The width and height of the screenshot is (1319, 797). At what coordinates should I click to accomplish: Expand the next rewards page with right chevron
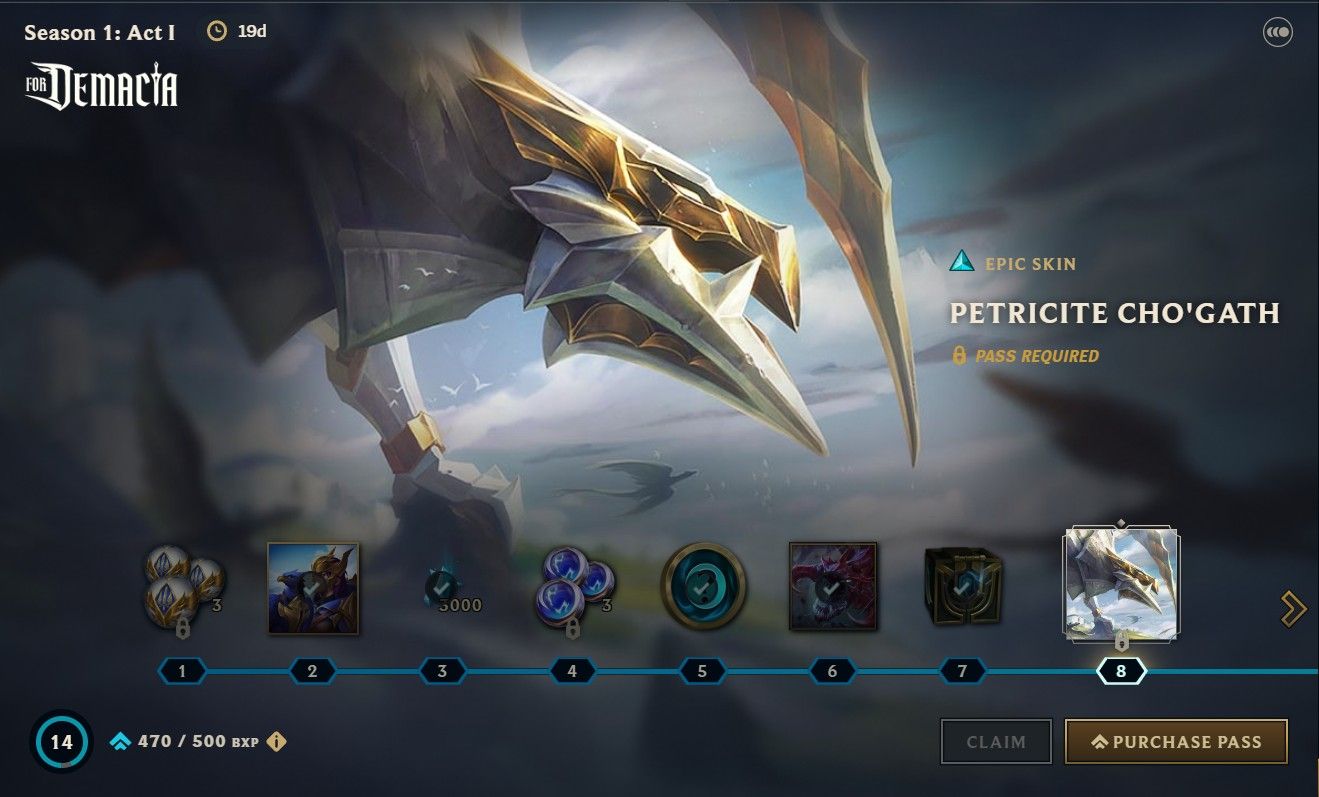tap(1295, 607)
